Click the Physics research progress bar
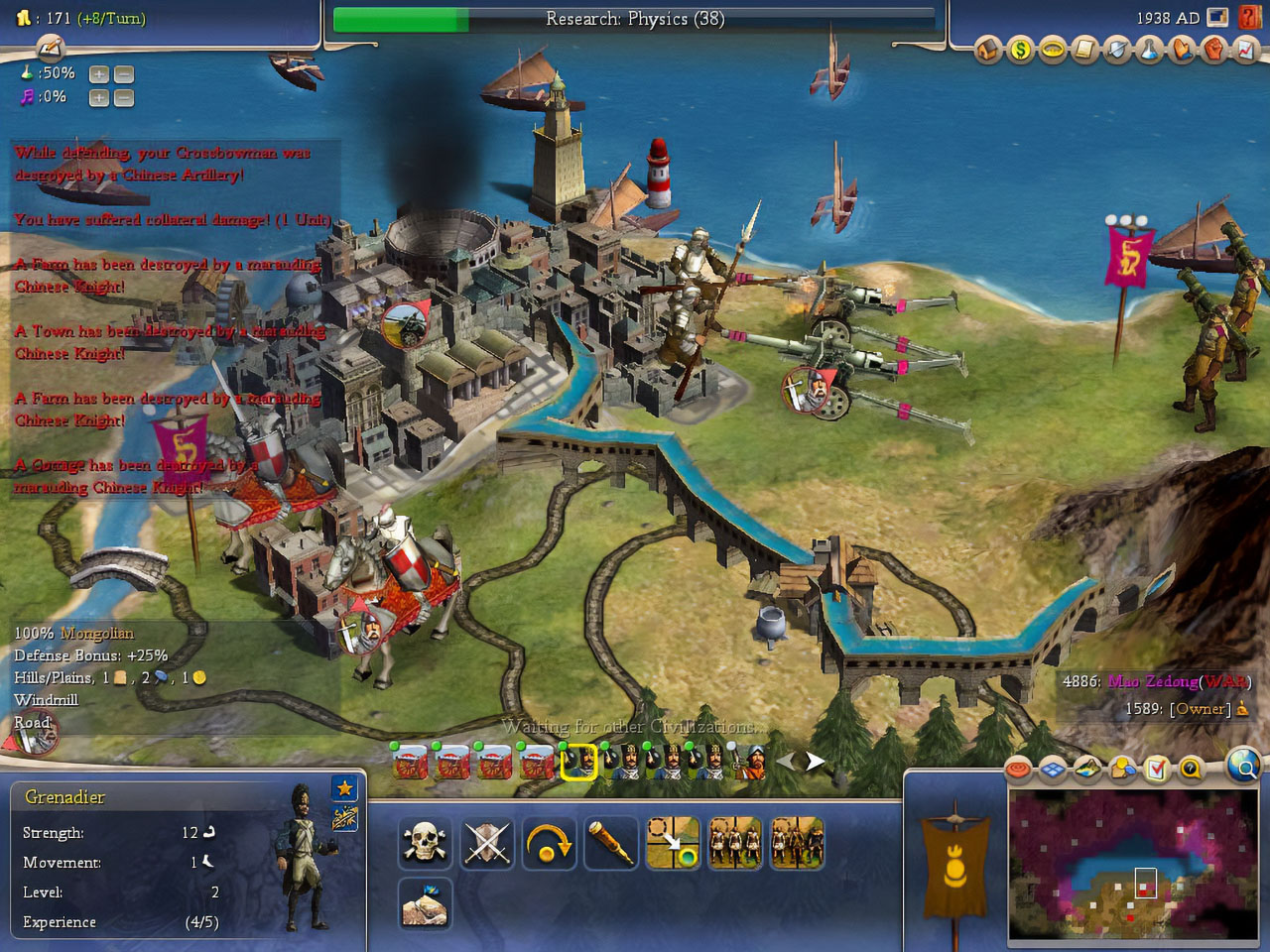Screen dimensions: 1270x952 coord(635,19)
